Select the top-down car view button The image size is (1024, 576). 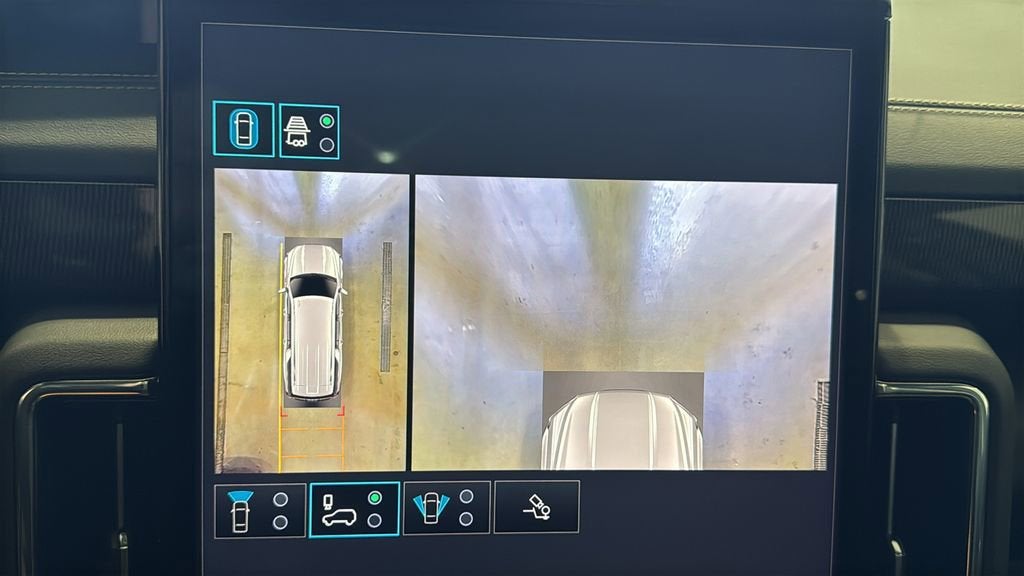point(243,129)
